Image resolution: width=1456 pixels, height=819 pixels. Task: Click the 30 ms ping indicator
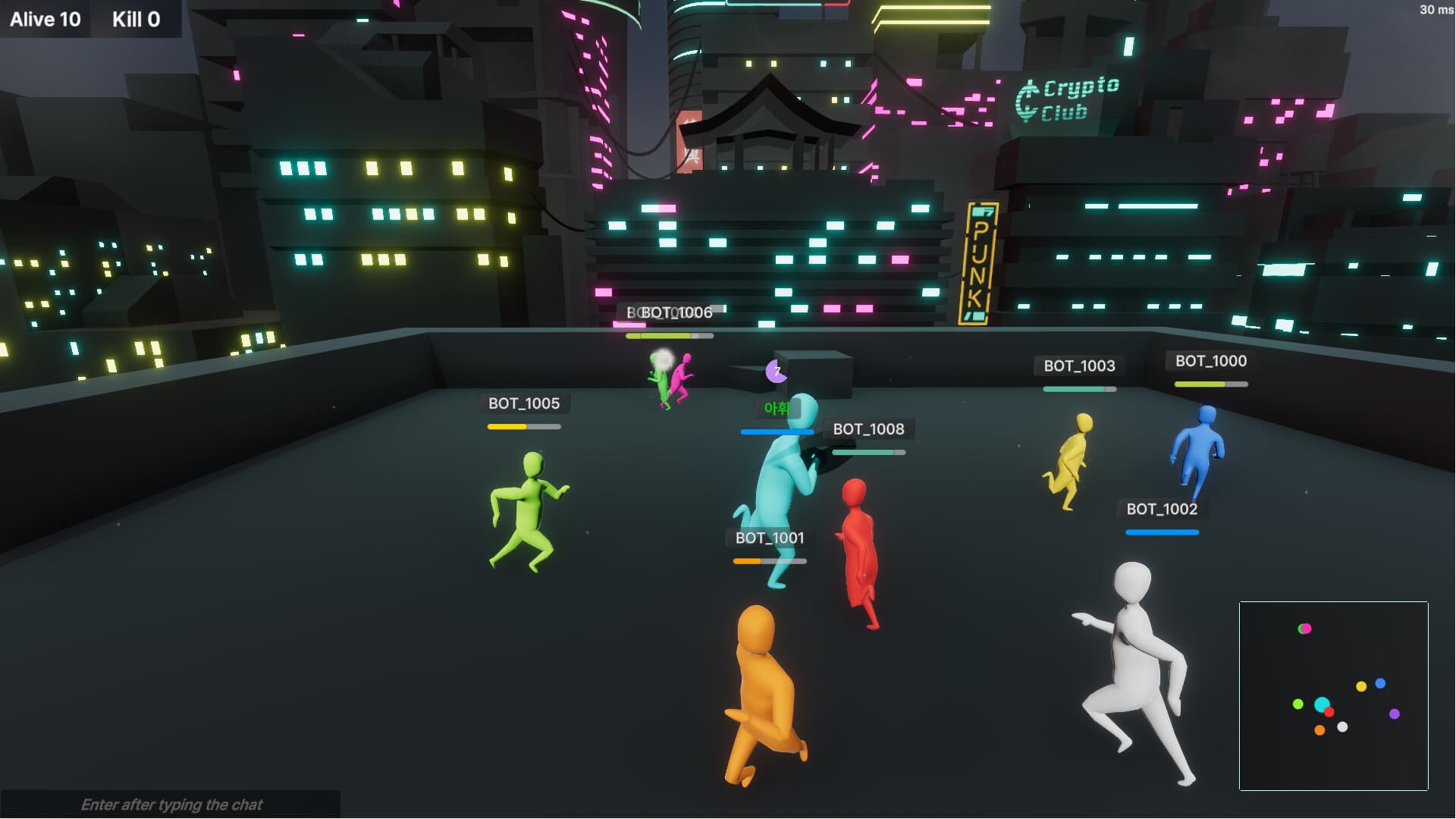tap(1436, 11)
